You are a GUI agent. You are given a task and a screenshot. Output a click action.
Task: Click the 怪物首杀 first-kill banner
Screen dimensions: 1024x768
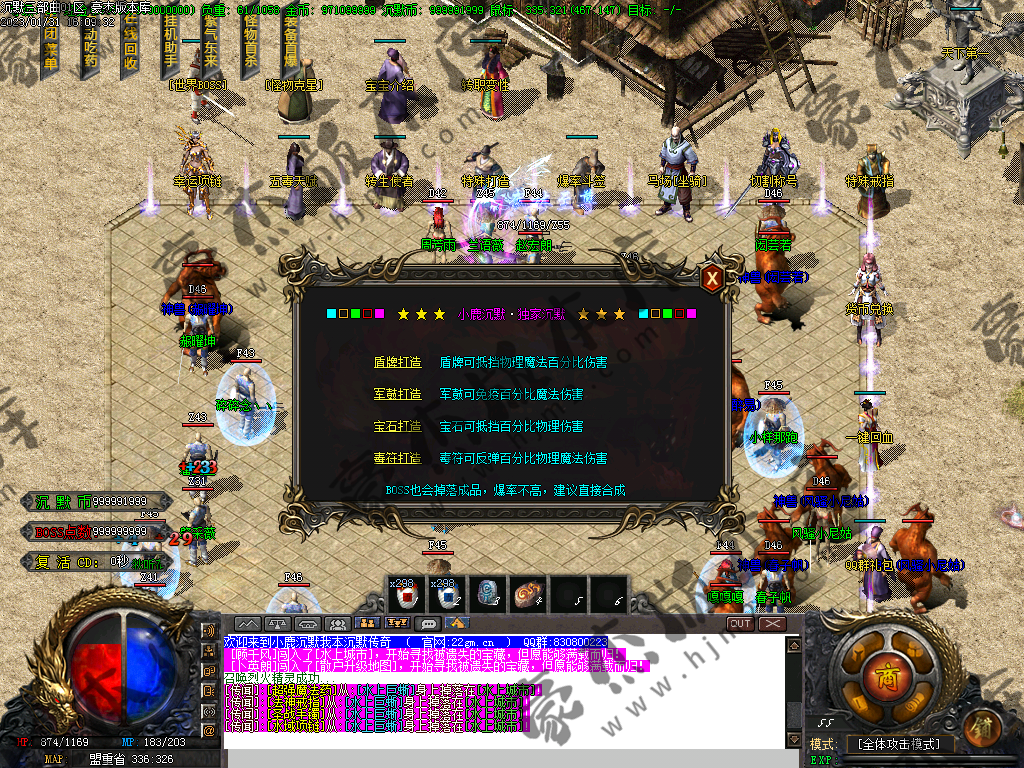[x=250, y=49]
